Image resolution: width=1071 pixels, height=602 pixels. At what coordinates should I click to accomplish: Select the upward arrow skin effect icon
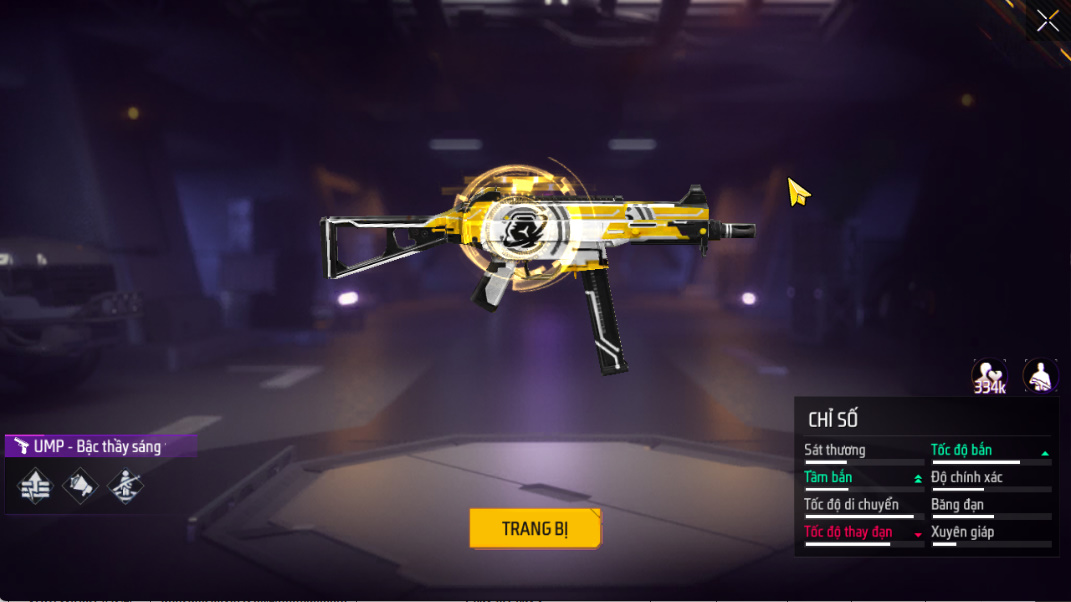click(x=35, y=487)
